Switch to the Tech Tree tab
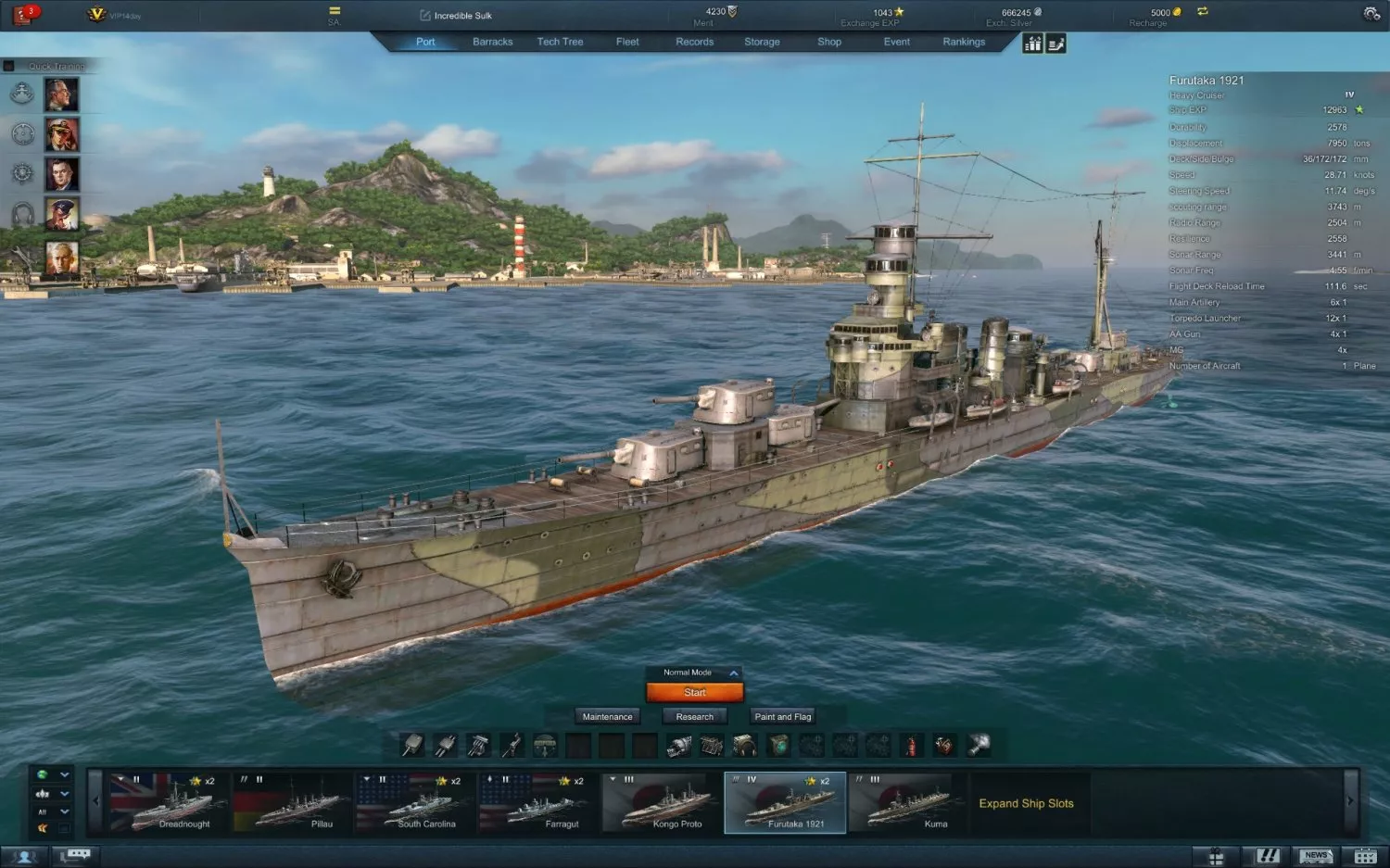This screenshot has height=868, width=1390. [x=561, y=42]
